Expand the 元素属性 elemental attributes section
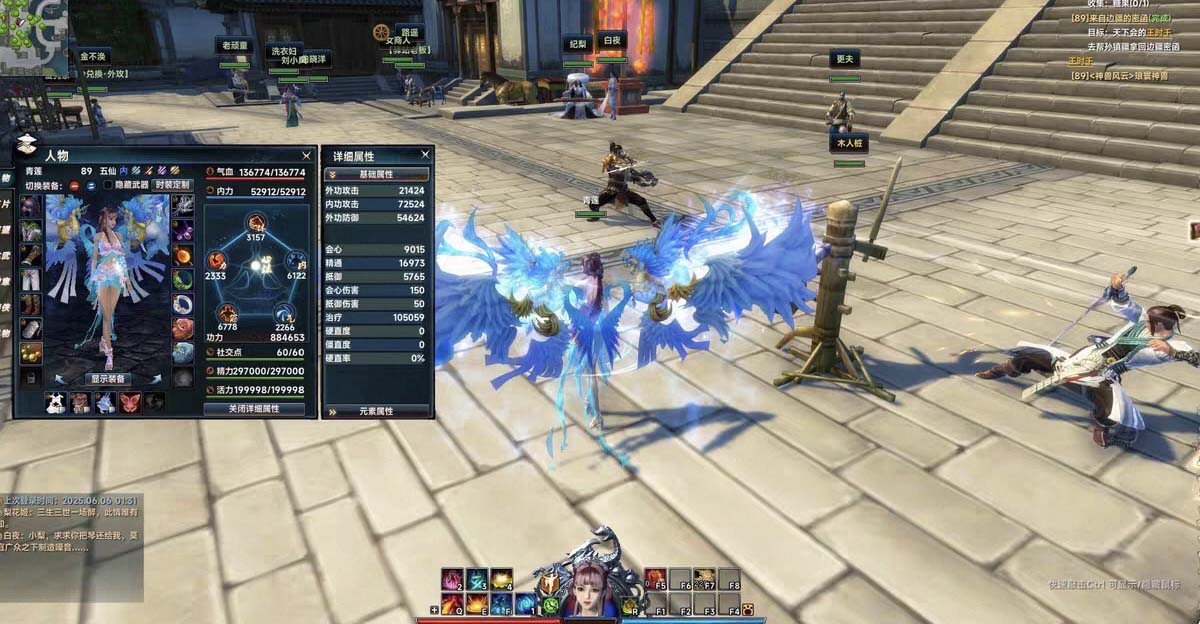This screenshot has height=624, width=1200. coord(376,411)
